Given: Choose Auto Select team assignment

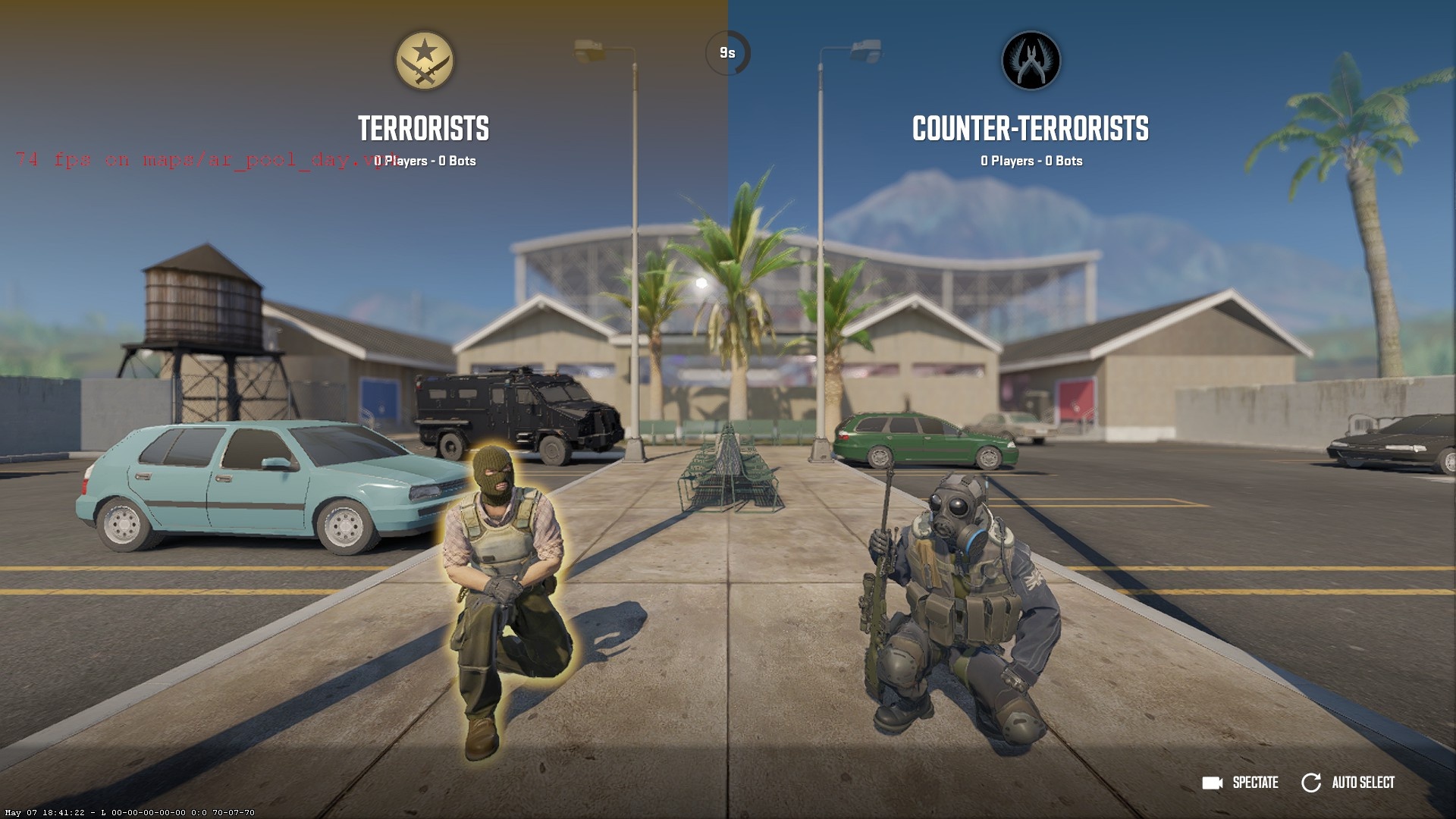Looking at the screenshot, I should coord(1349,783).
